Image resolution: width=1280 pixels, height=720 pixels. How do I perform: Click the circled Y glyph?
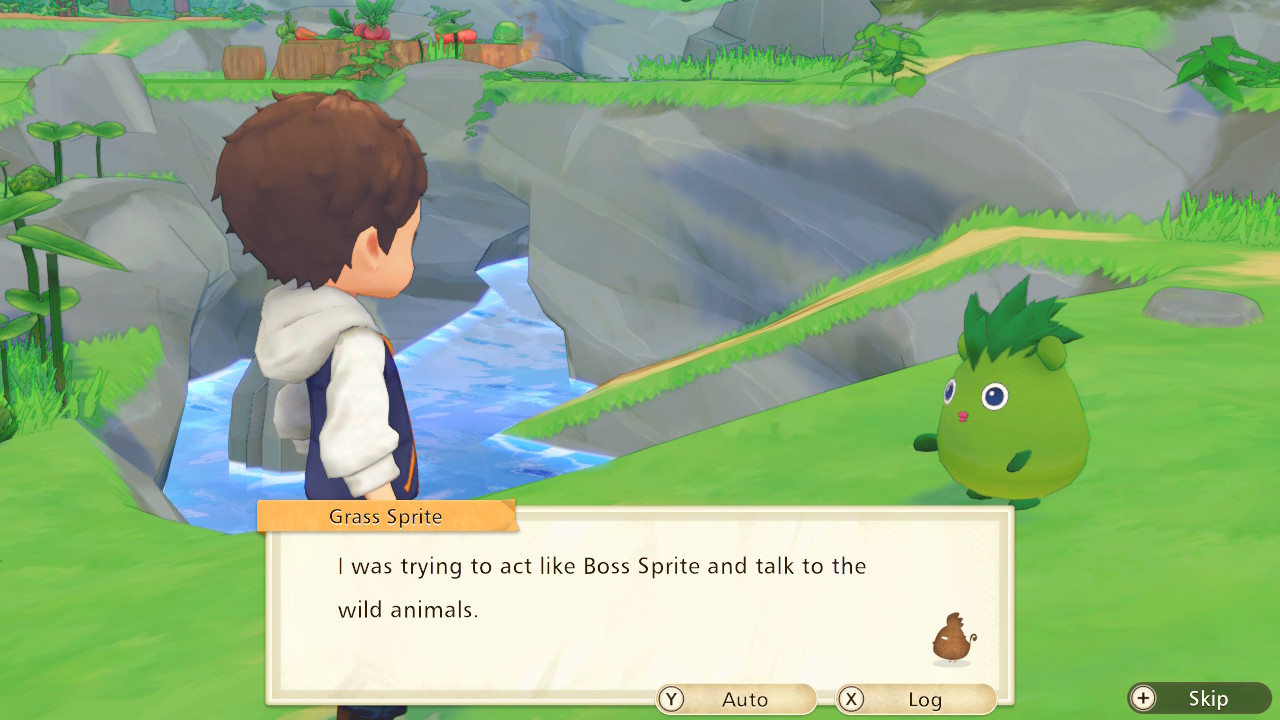[x=671, y=699]
